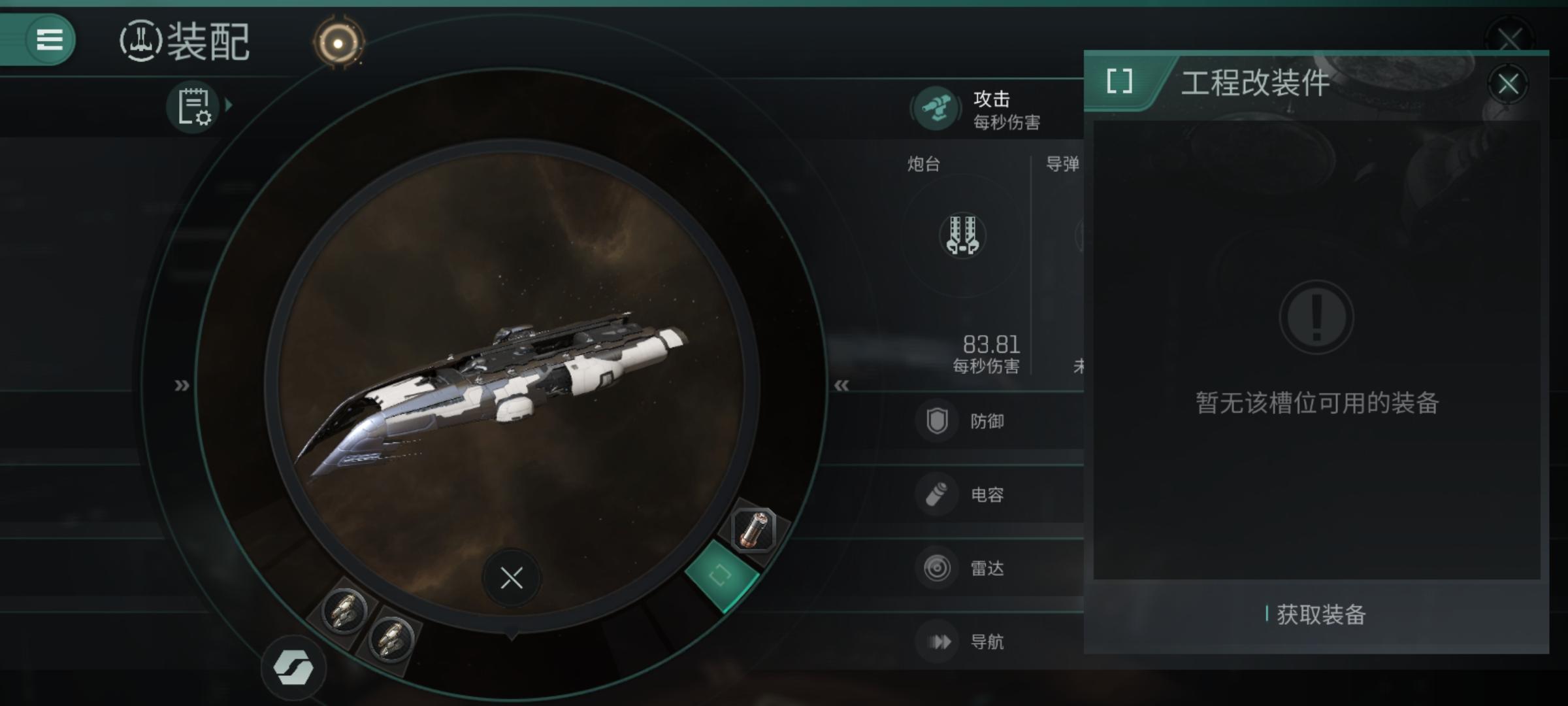Screen dimensions: 1568x706
Task: Click the orange ring icon beside 装配
Action: coord(338,43)
